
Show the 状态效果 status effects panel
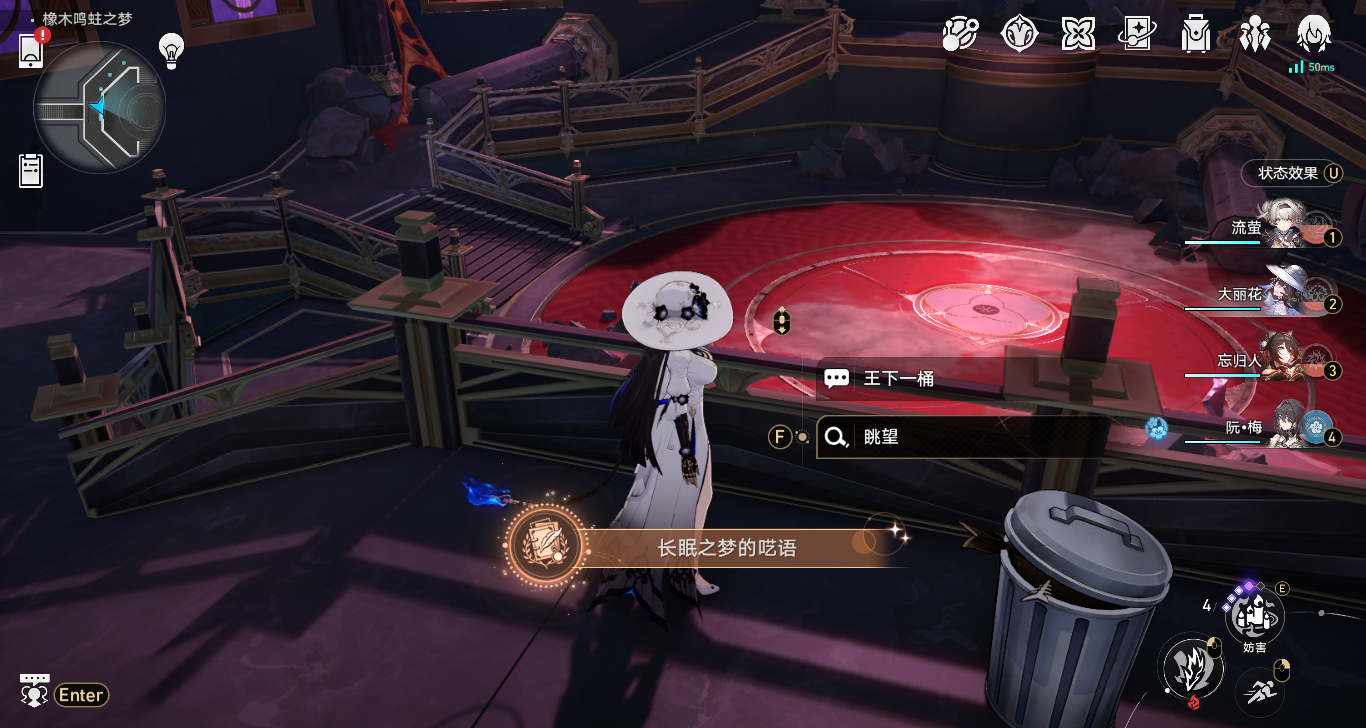[x=1290, y=173]
